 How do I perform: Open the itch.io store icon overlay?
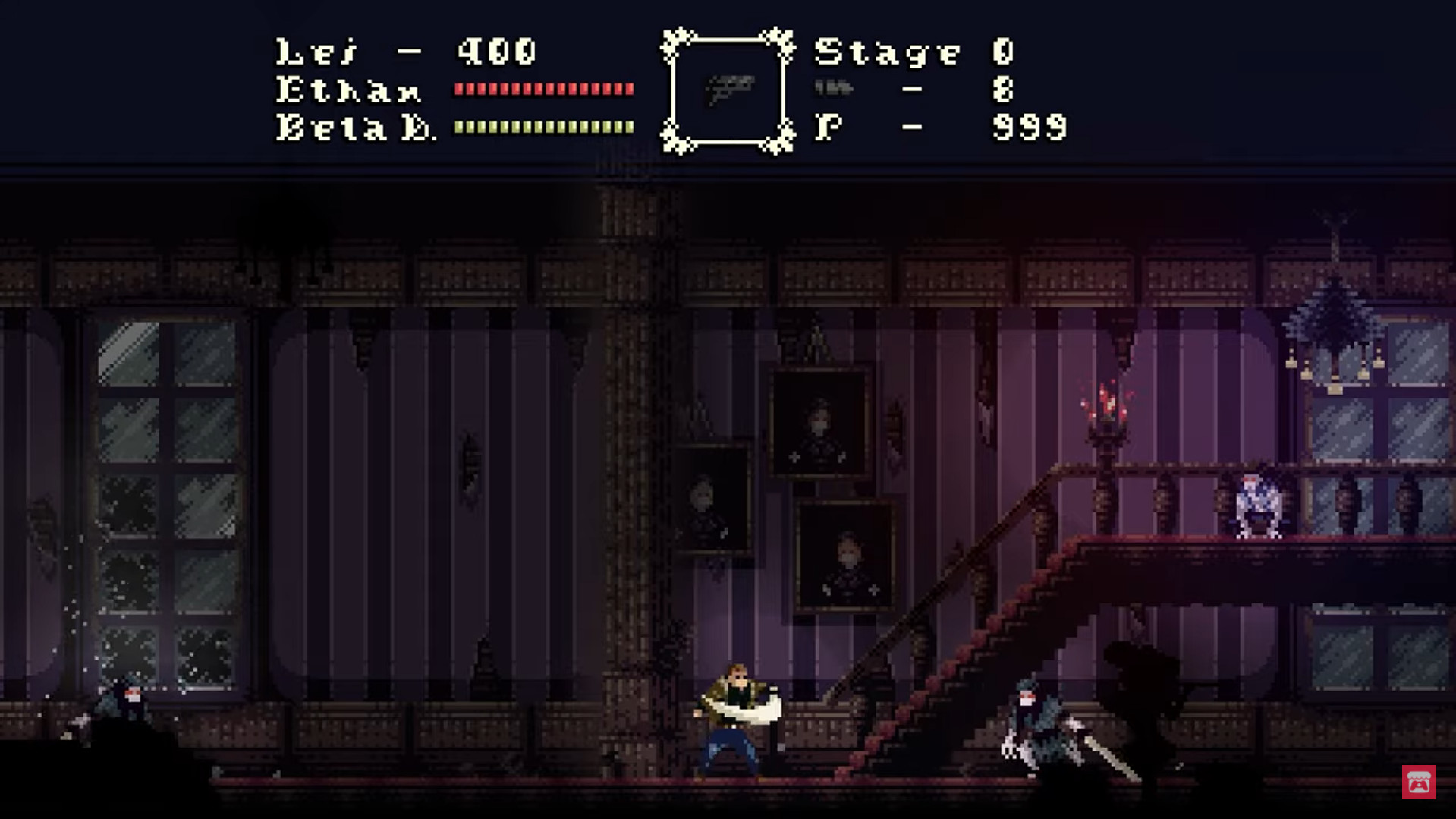(1419, 782)
